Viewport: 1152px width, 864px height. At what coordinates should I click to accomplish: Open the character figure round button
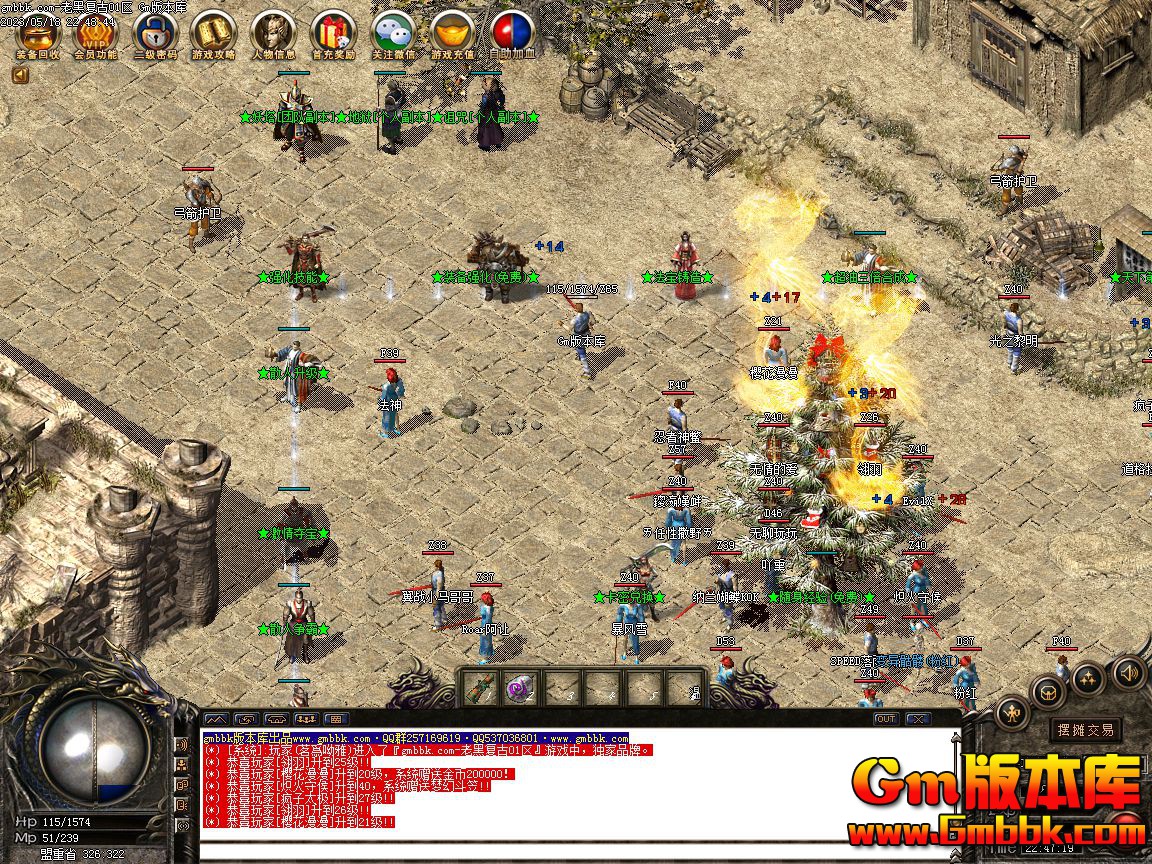[1013, 713]
